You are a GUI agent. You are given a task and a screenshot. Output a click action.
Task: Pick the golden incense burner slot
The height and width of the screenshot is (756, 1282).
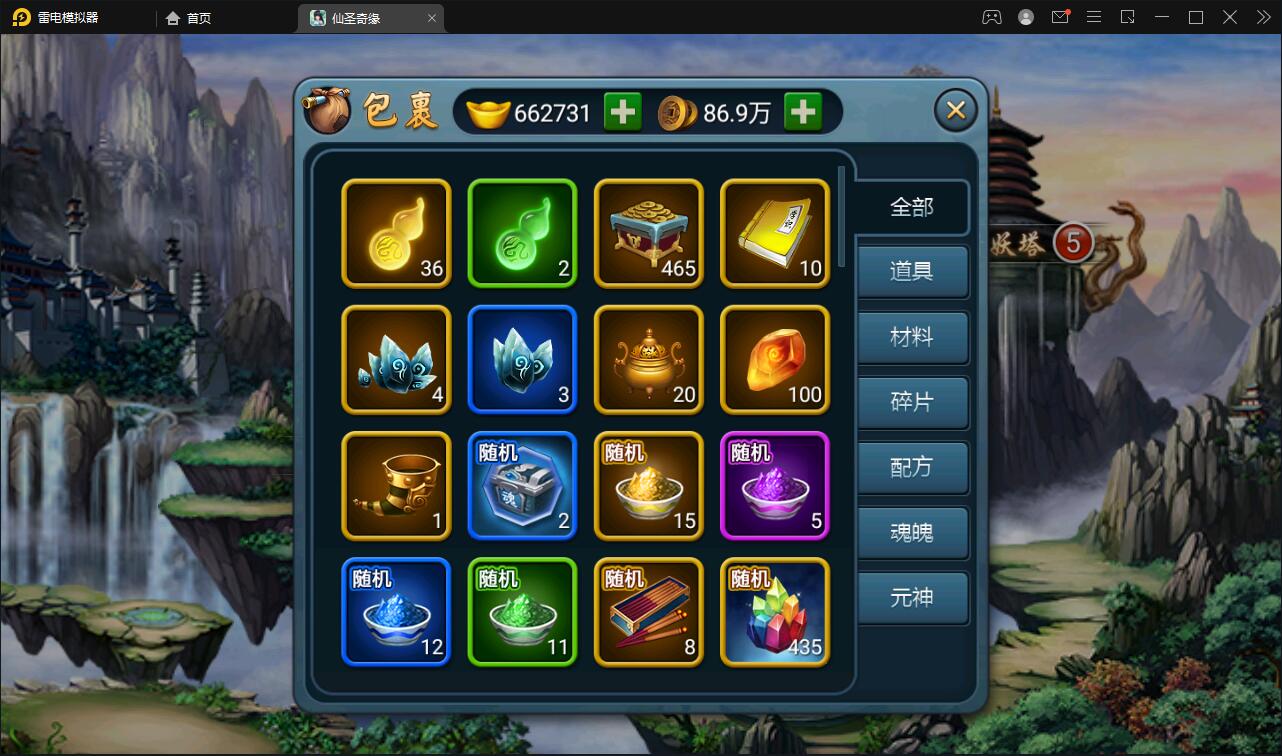click(x=649, y=359)
